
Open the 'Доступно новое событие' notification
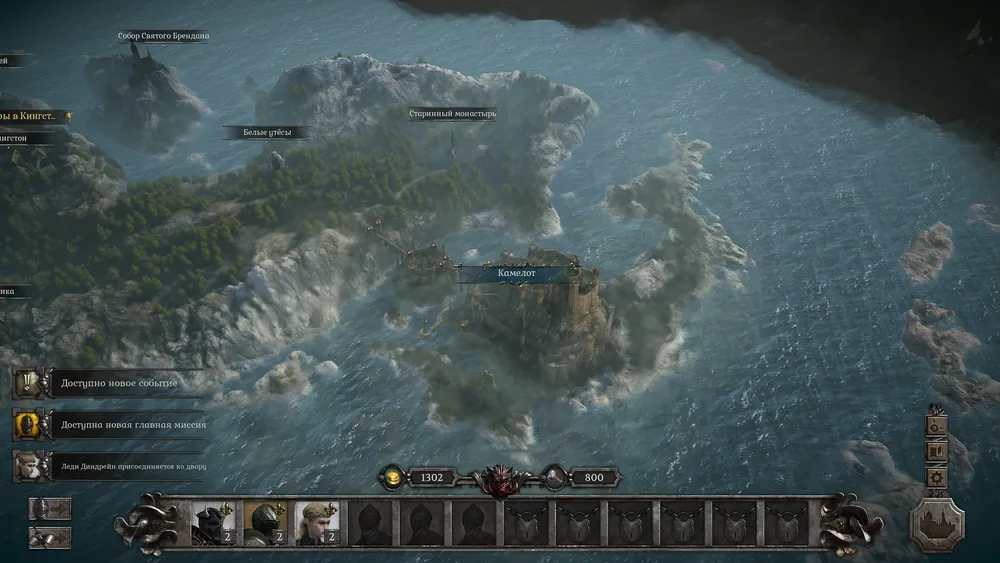pos(110,384)
